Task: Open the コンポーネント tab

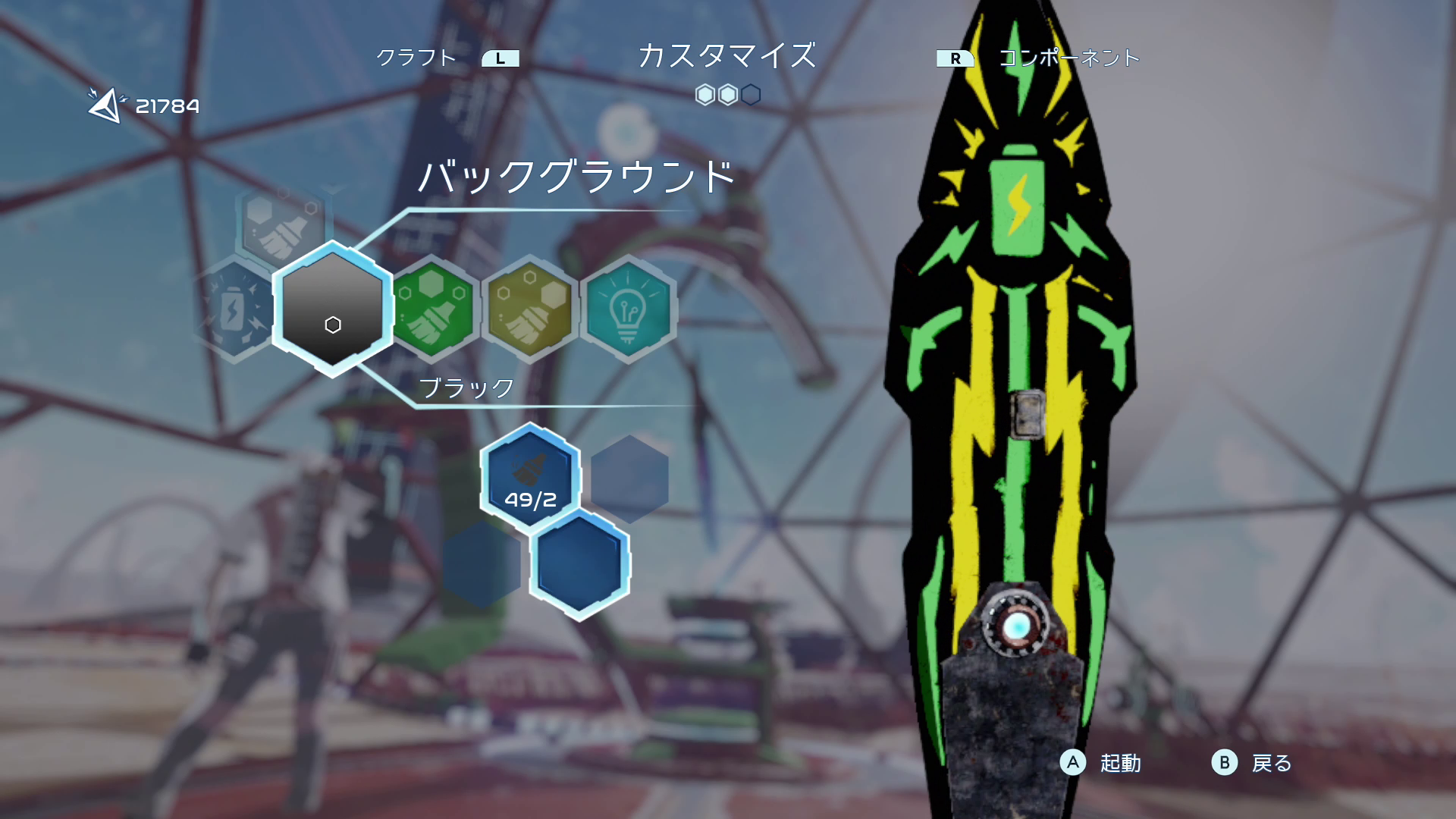Action: (1068, 58)
